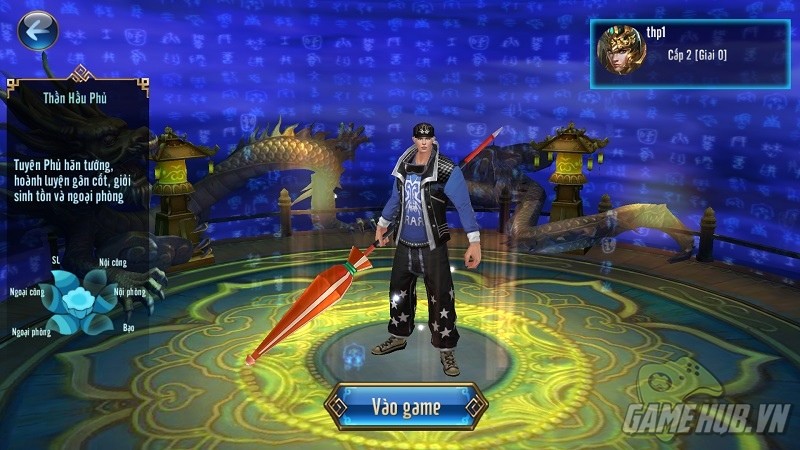Click the back arrow button
The width and height of the screenshot is (800, 450).
(38, 31)
